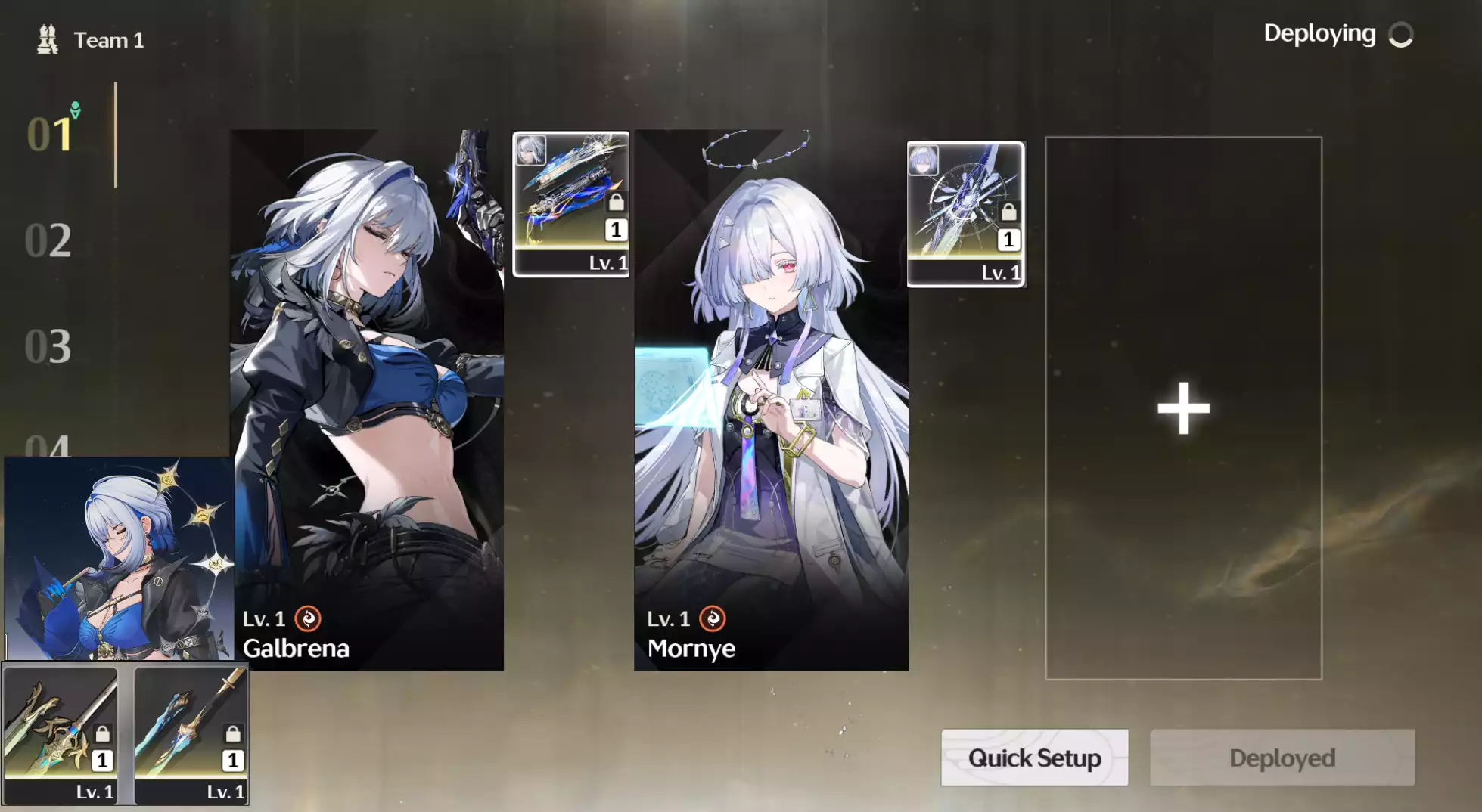The width and height of the screenshot is (1482, 812).
Task: Switch to team slot 02
Action: tap(48, 240)
